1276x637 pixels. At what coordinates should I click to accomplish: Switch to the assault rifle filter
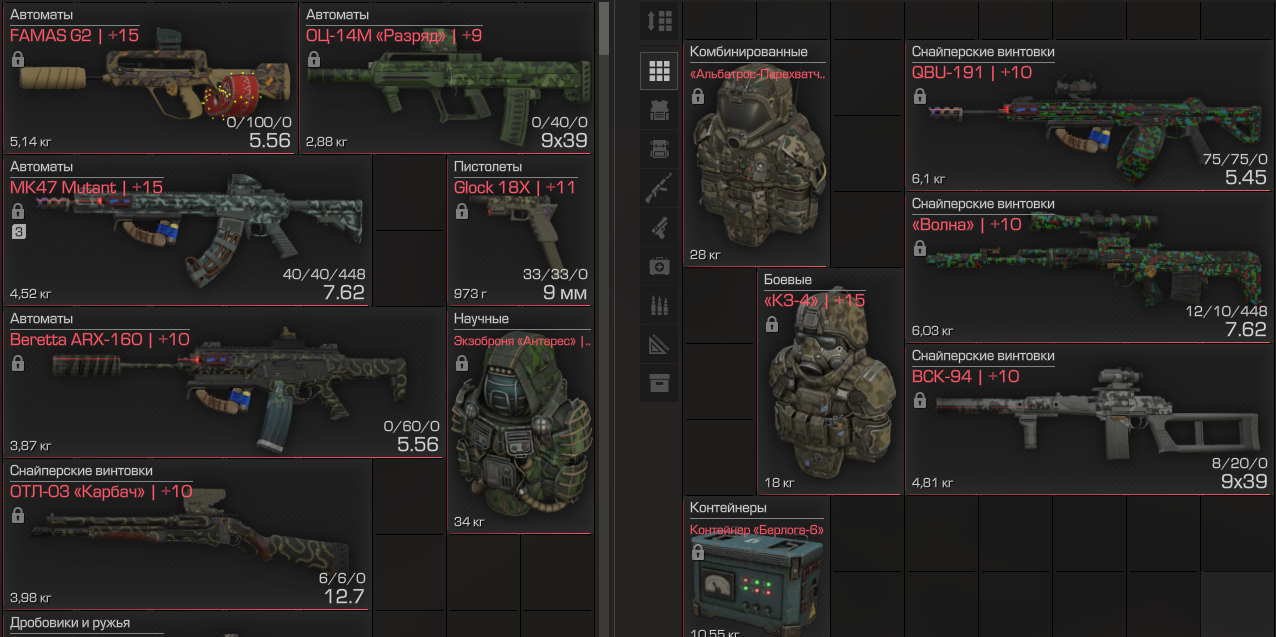(659, 188)
